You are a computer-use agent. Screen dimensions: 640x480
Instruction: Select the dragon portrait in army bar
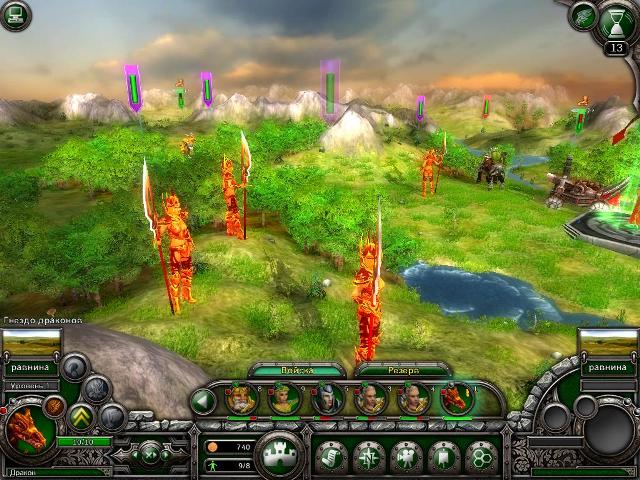(455, 400)
